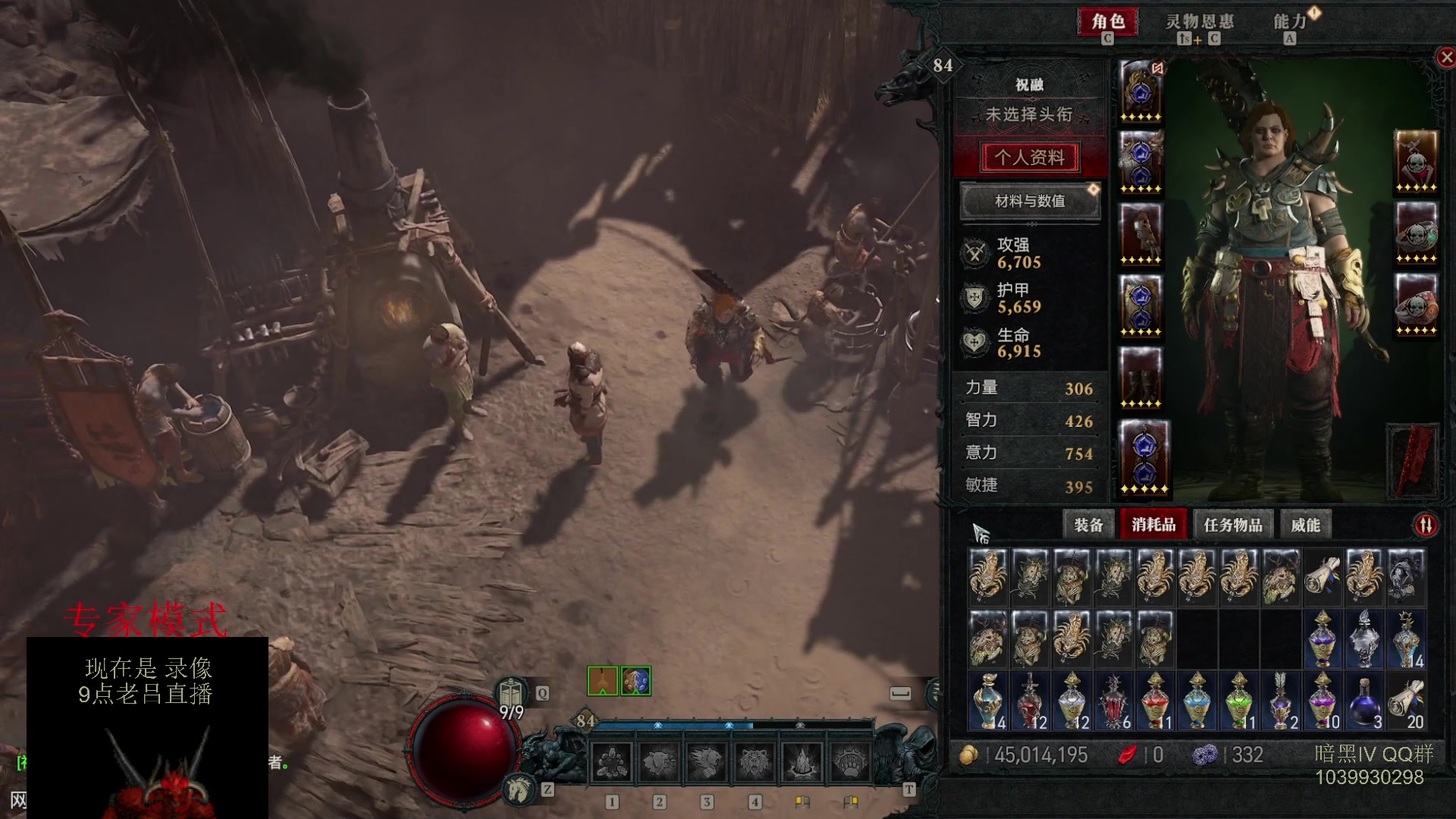Switch to the 装备 equipment tab

[1088, 525]
